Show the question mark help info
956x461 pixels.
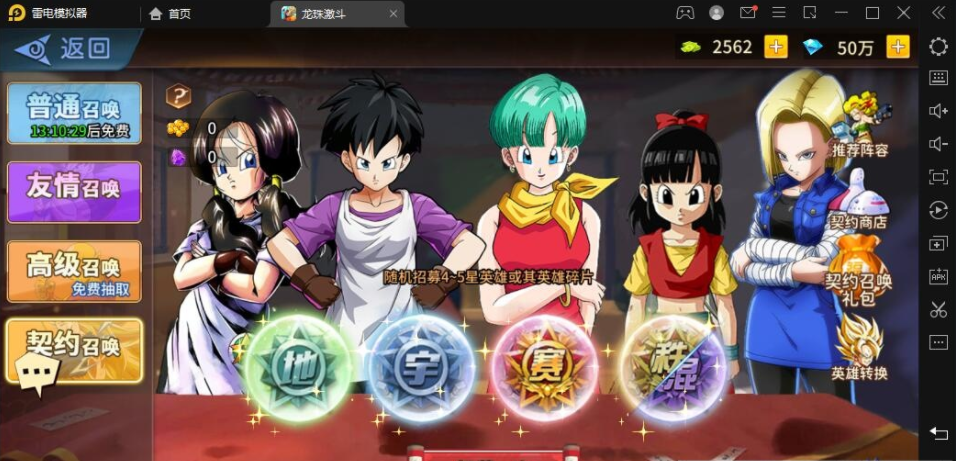pyautogui.click(x=178, y=96)
